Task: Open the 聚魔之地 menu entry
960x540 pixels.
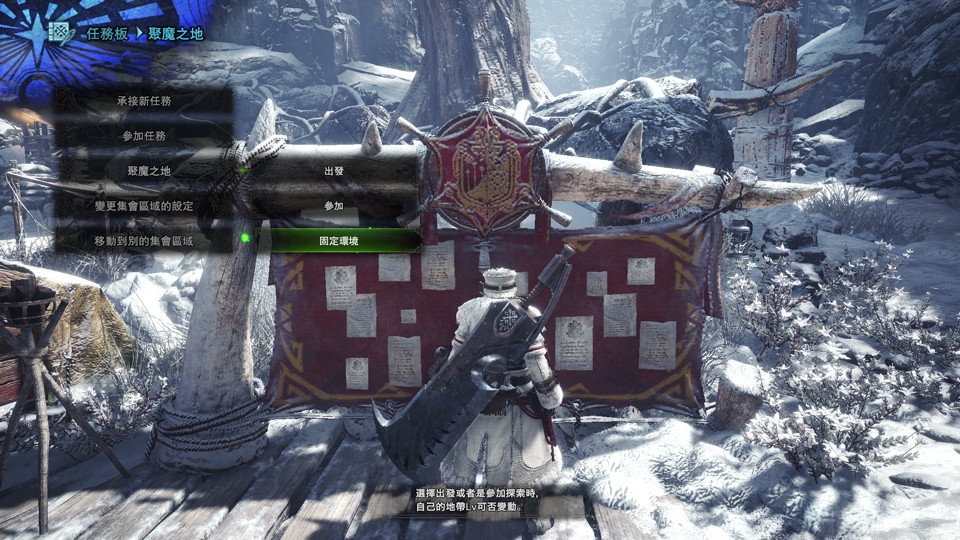Action: pos(146,171)
